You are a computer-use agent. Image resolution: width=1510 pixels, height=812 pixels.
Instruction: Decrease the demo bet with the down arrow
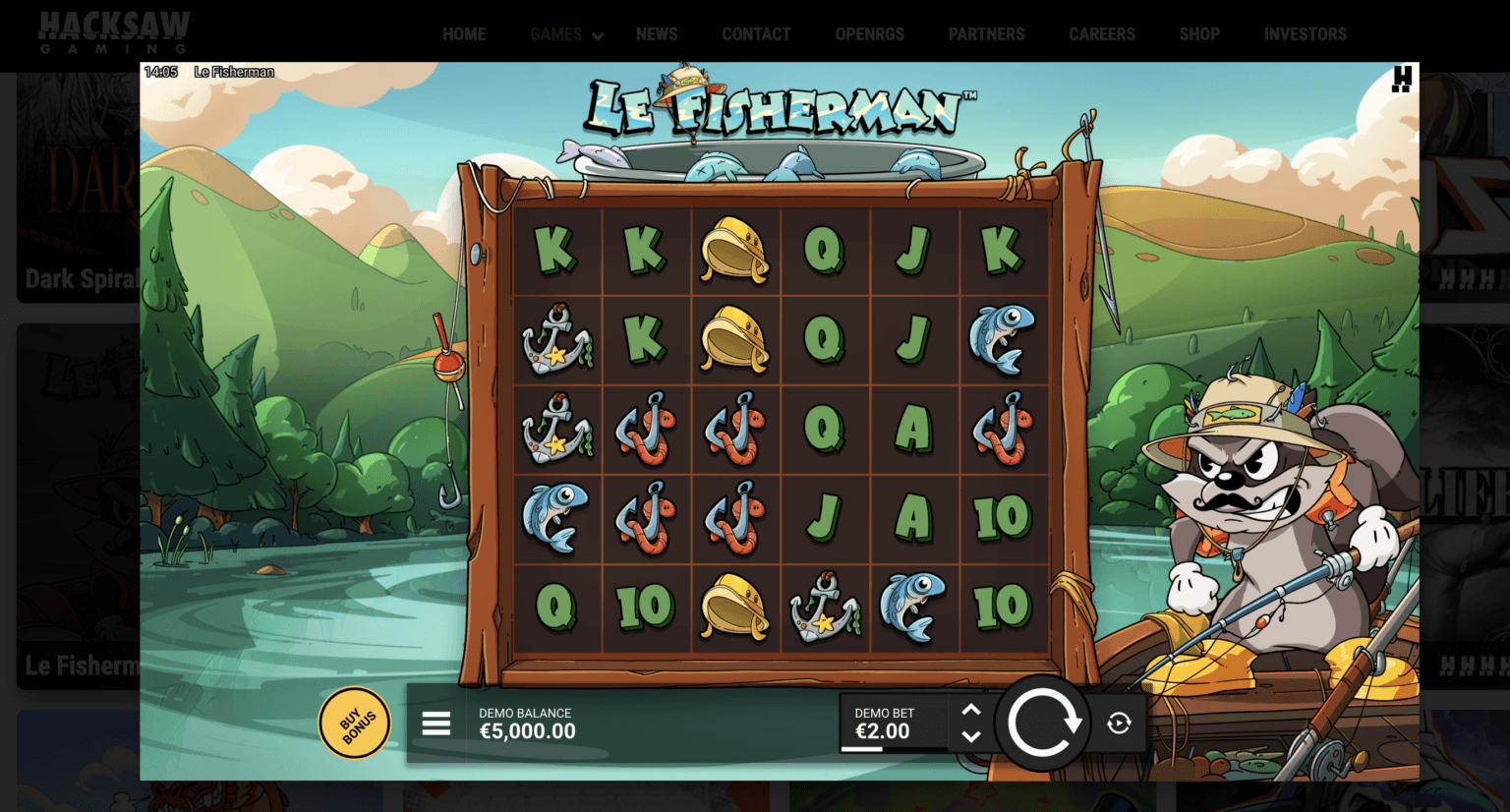pyautogui.click(x=971, y=736)
